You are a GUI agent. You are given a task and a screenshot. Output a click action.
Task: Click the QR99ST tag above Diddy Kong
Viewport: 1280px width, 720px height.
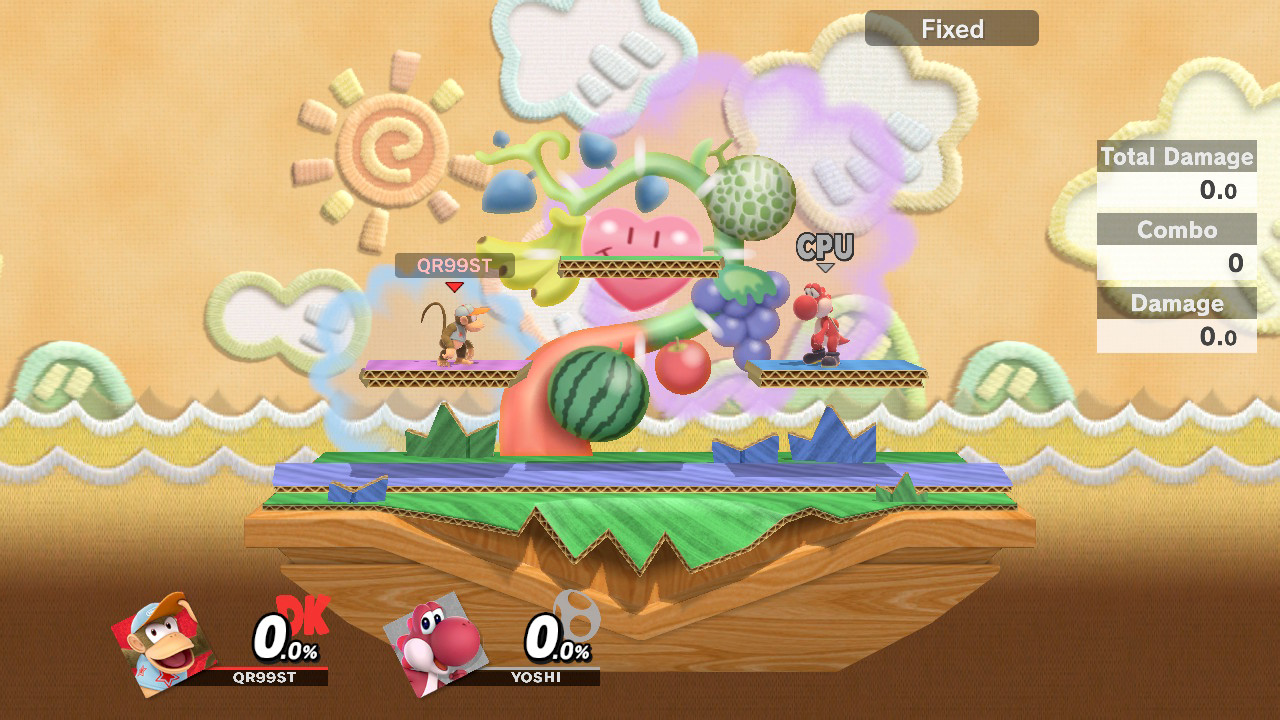[x=455, y=265]
